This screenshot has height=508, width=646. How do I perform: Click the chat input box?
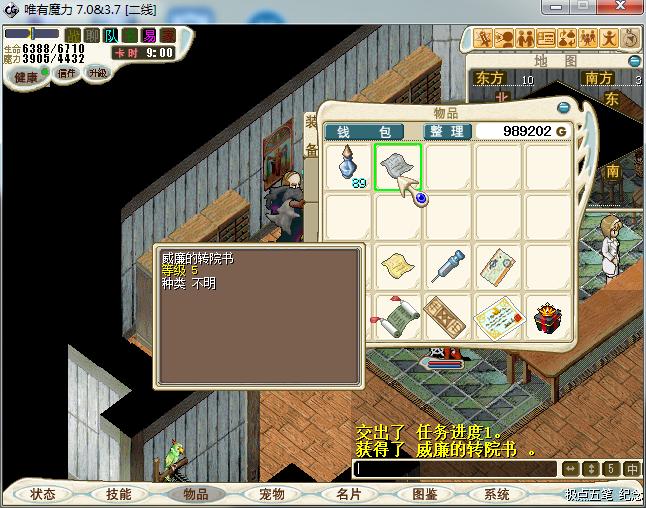(x=455, y=468)
